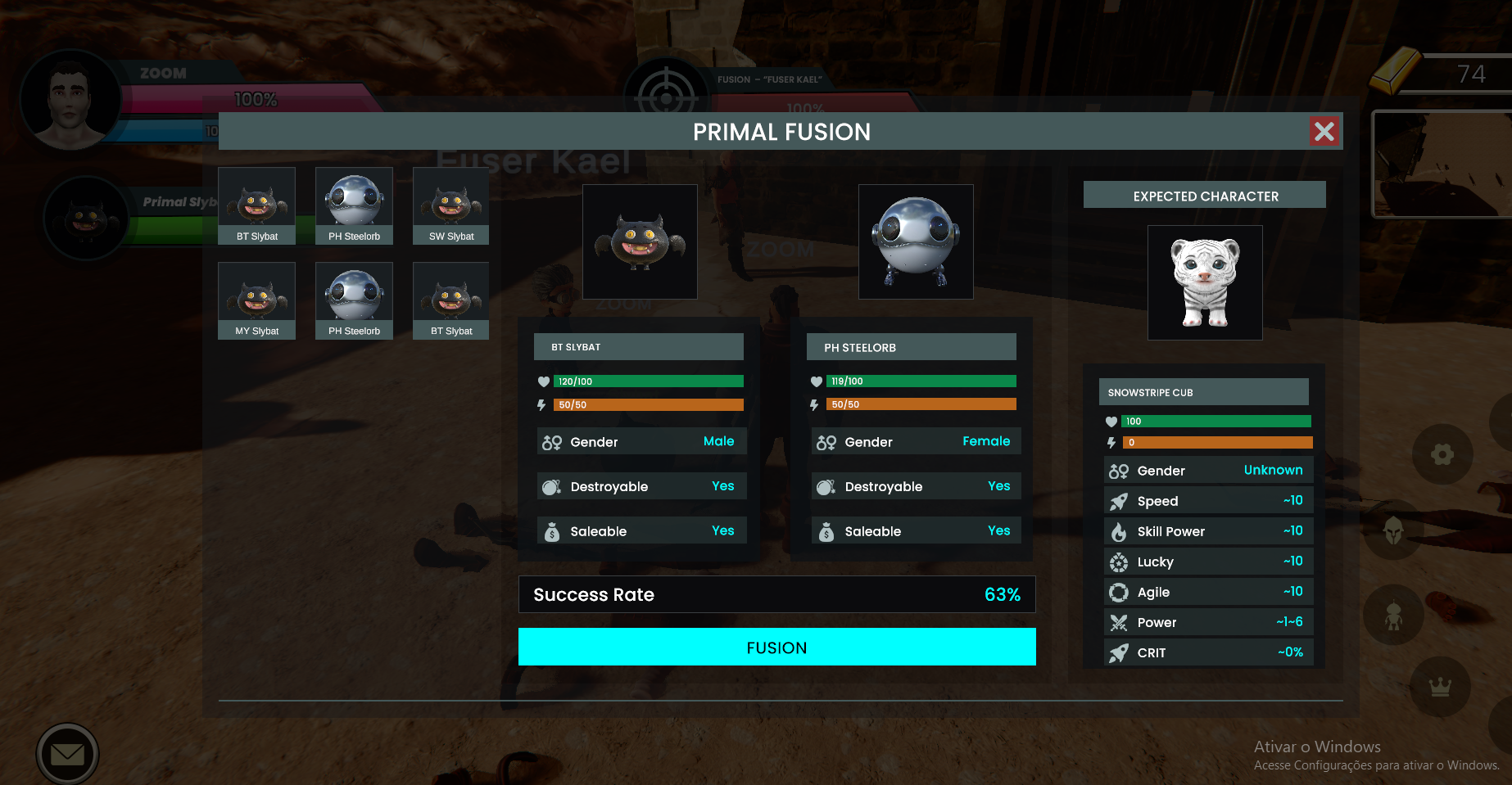Viewport: 1512px width, 785px height.
Task: Select the BT Slybat thumbnail in creature list
Action: [x=256, y=205]
